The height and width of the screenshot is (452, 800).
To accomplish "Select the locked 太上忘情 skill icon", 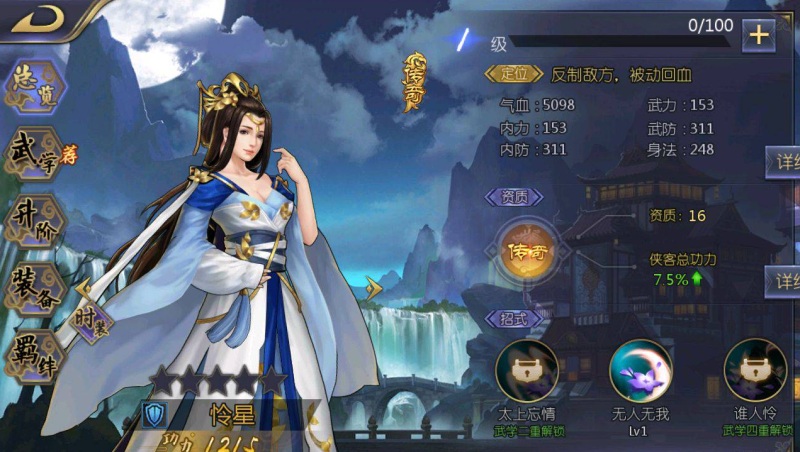I will point(526,370).
